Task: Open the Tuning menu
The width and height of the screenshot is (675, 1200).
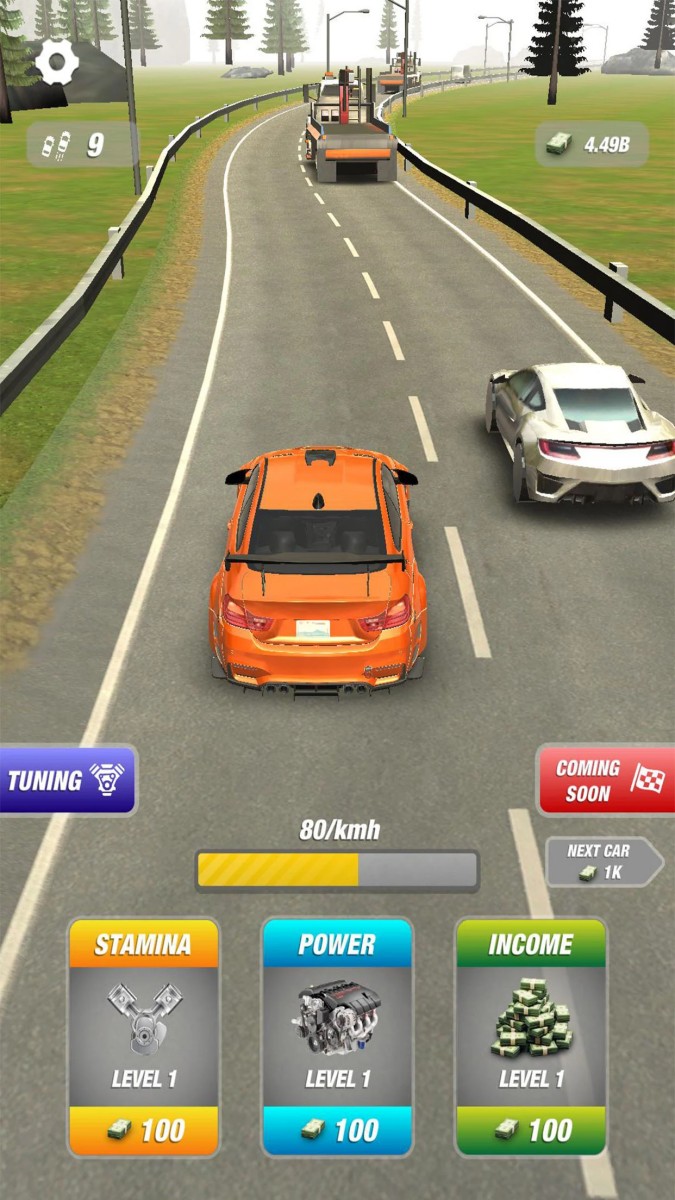Action: point(68,780)
